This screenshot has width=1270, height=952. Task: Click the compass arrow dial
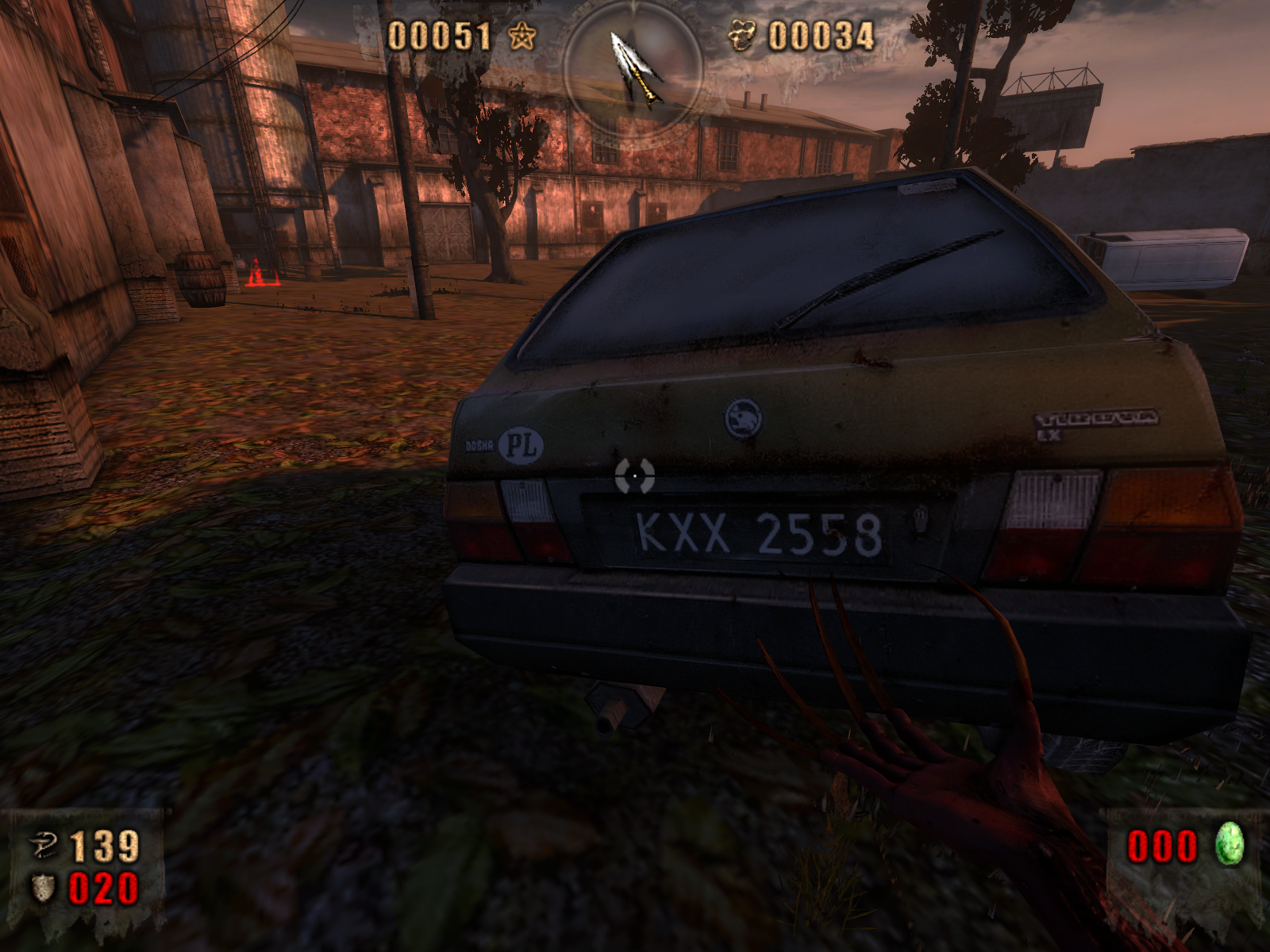tap(633, 69)
